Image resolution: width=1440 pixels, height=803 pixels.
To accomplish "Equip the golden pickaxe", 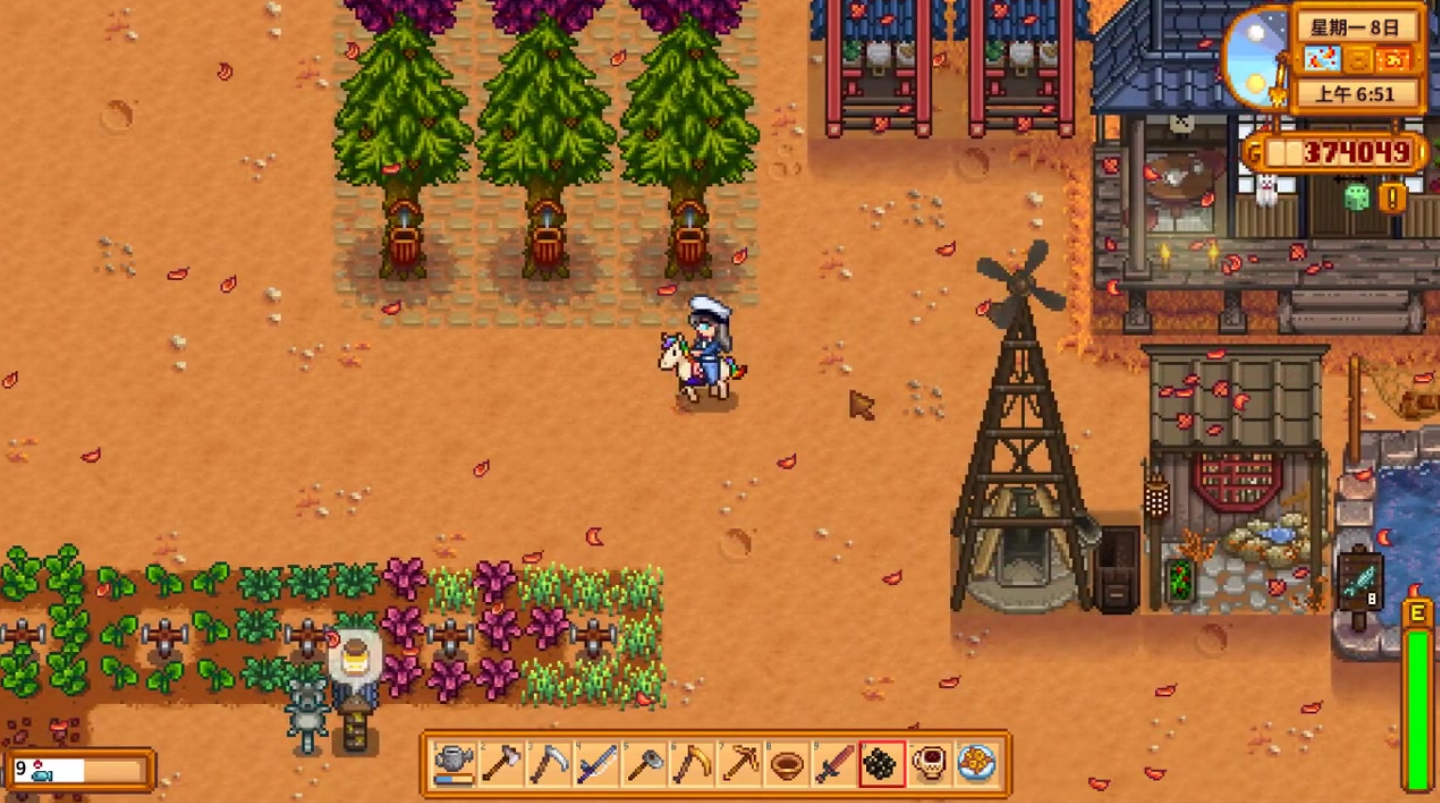I will (x=740, y=765).
